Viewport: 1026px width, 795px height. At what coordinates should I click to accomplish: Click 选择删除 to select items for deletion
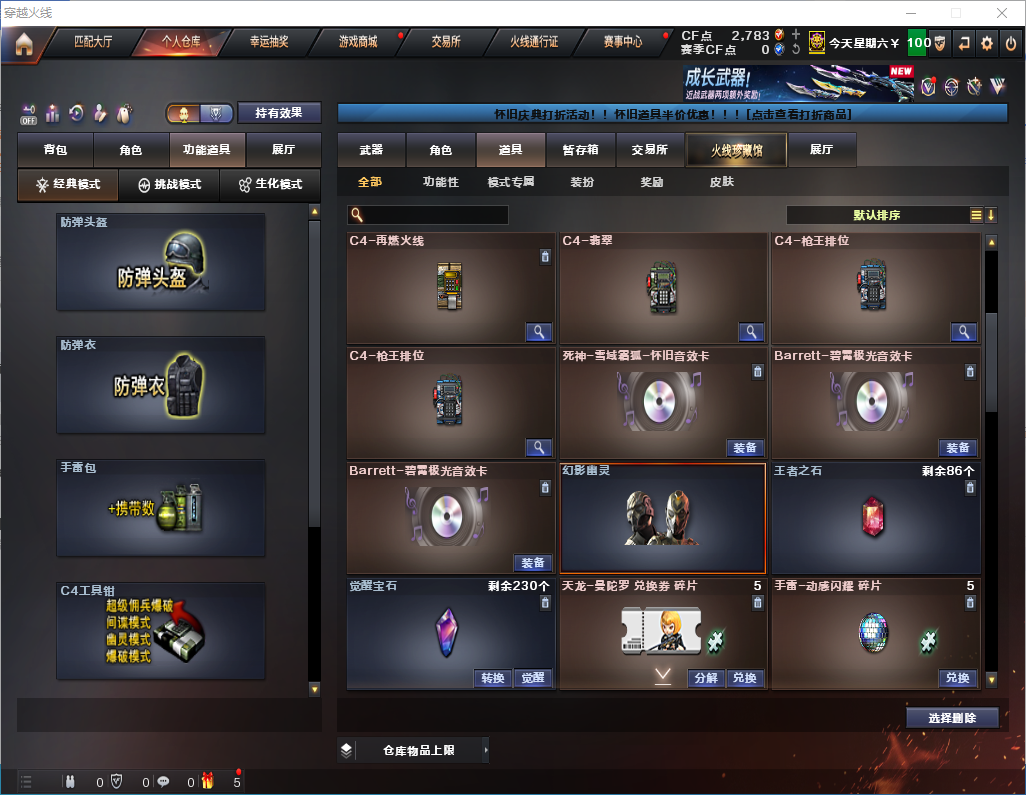point(952,718)
